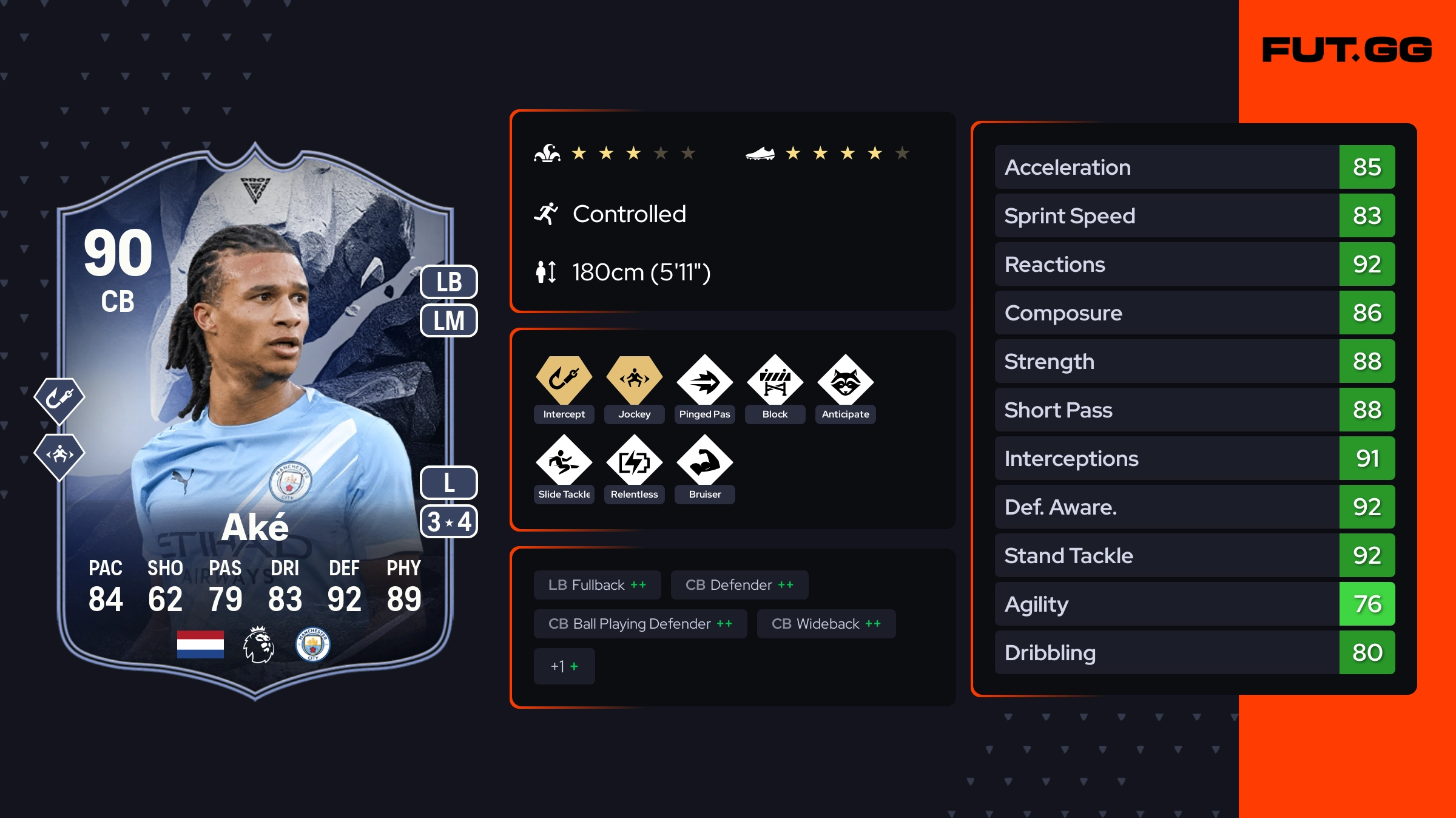Click the labeled Intercept playstyle icon

[564, 381]
